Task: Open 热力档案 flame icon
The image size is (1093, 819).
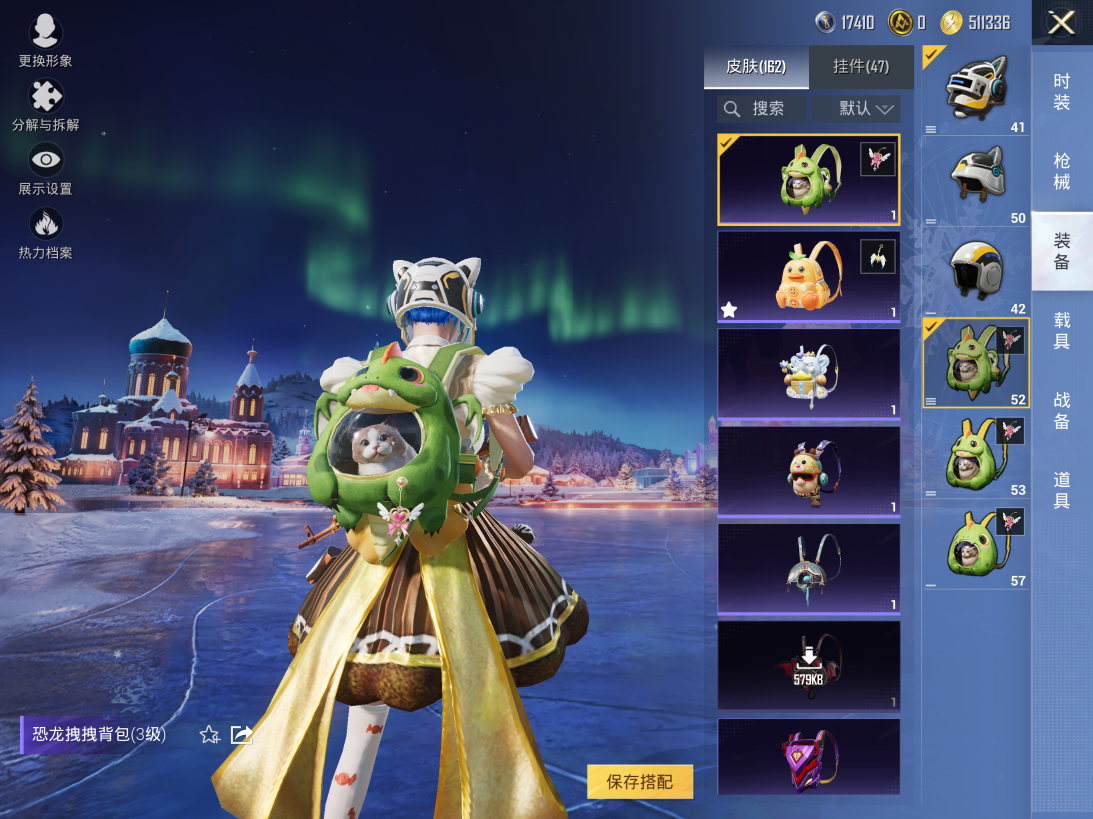Action: [45, 233]
